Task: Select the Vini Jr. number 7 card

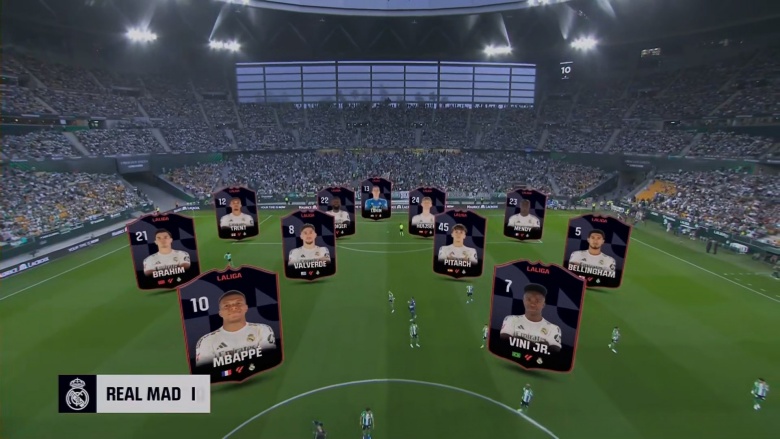Action: [534, 315]
